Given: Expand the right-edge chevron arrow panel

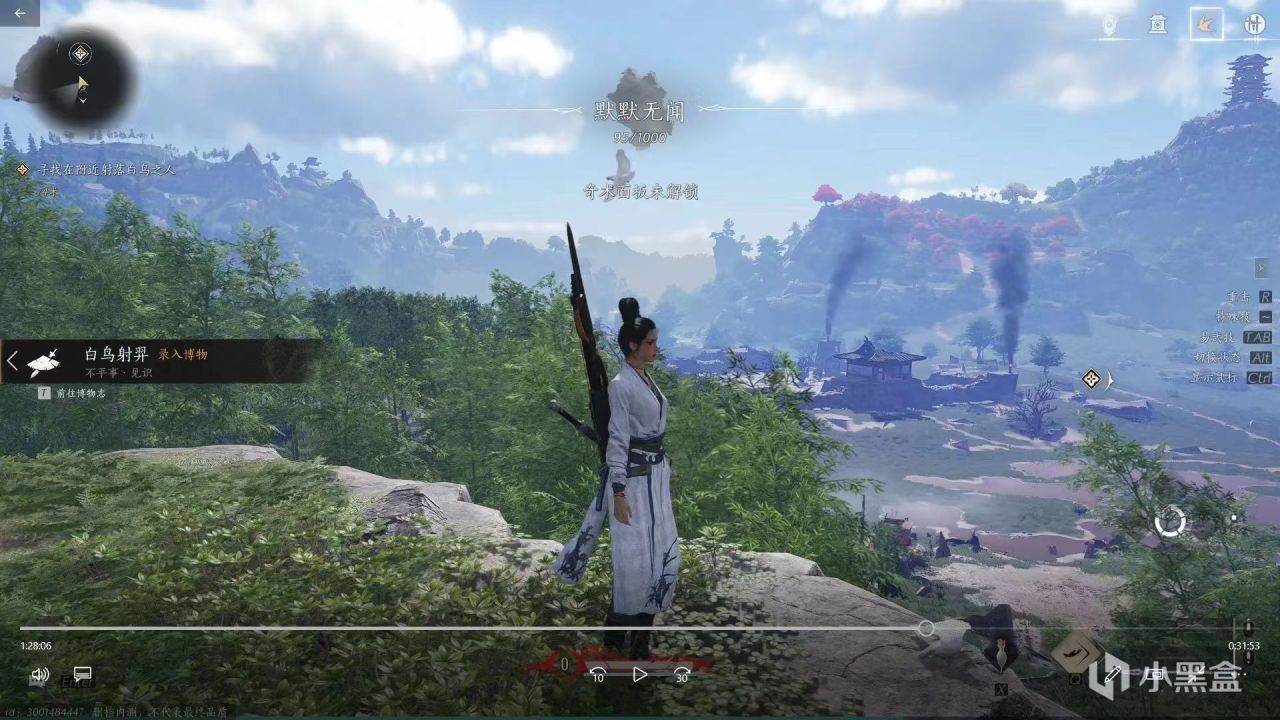Looking at the screenshot, I should pos(1261,268).
